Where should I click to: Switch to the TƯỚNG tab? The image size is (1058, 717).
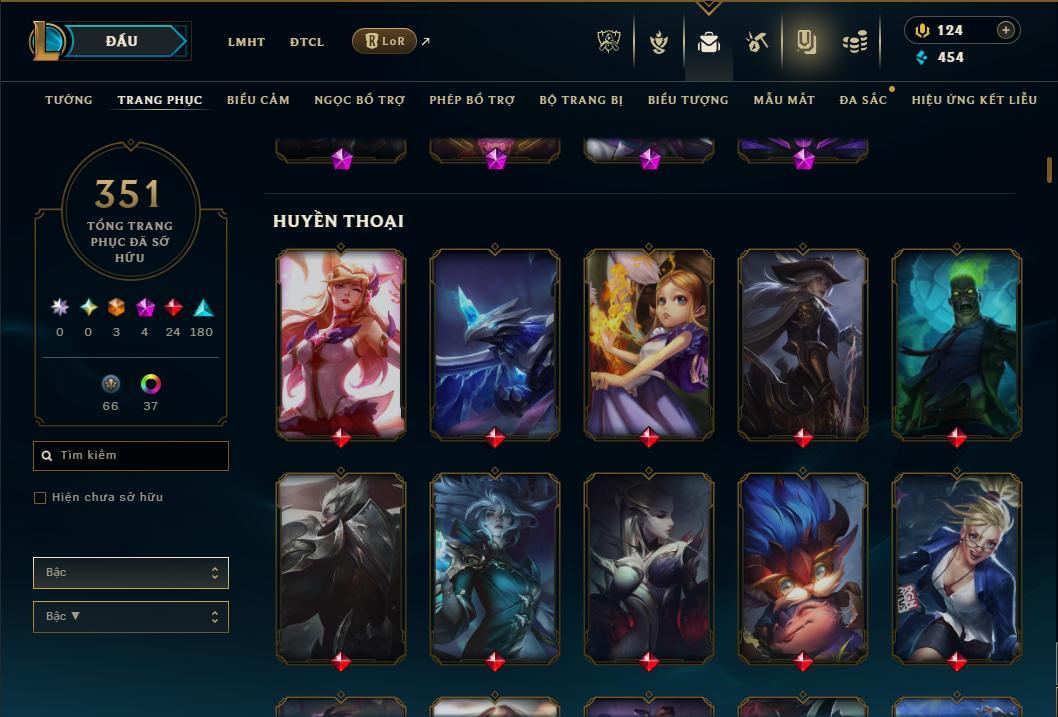click(x=69, y=100)
